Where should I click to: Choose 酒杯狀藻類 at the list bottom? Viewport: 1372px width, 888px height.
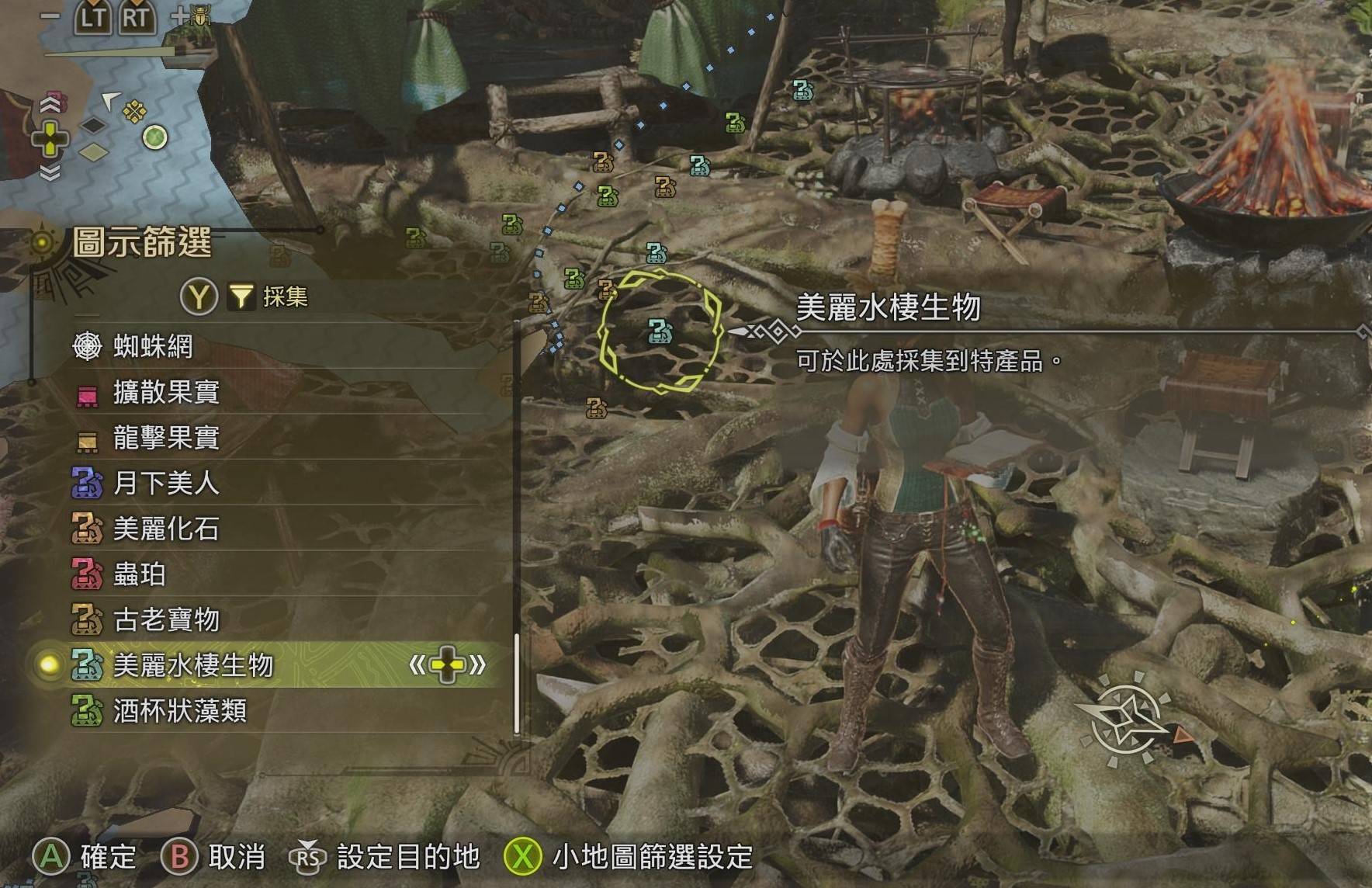click(x=179, y=711)
